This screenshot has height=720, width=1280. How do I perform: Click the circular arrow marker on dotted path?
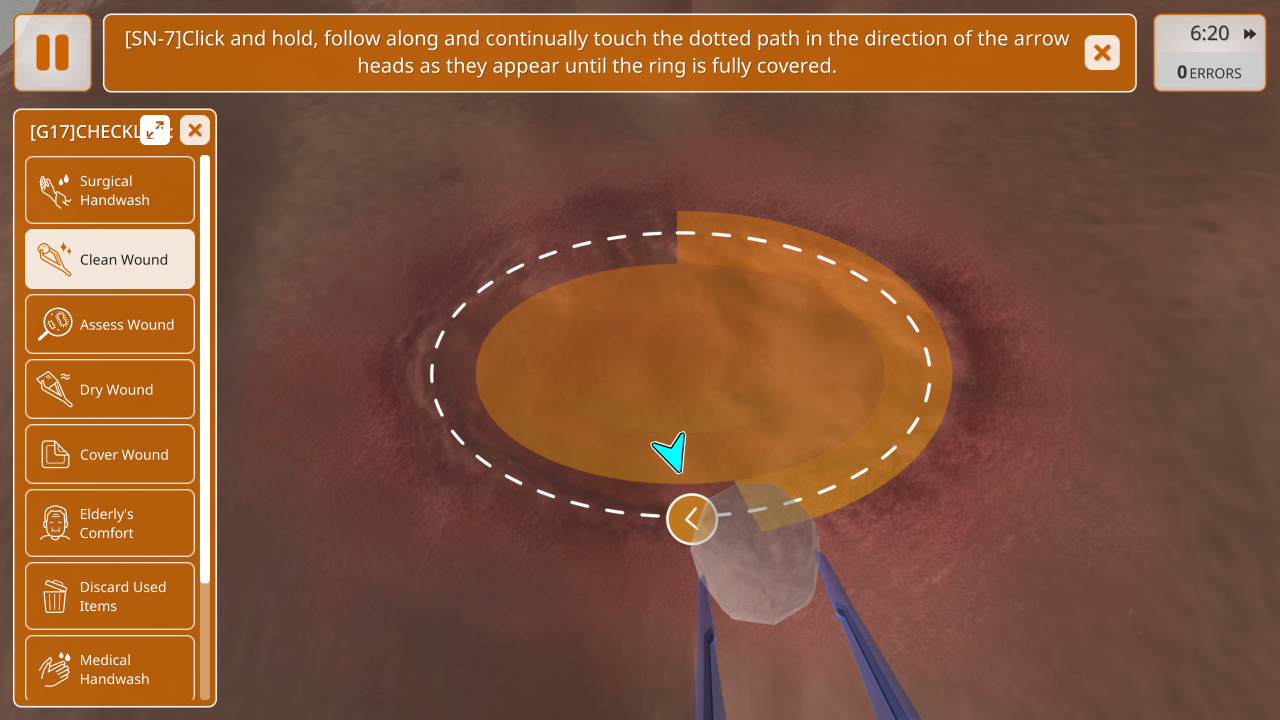coord(692,519)
